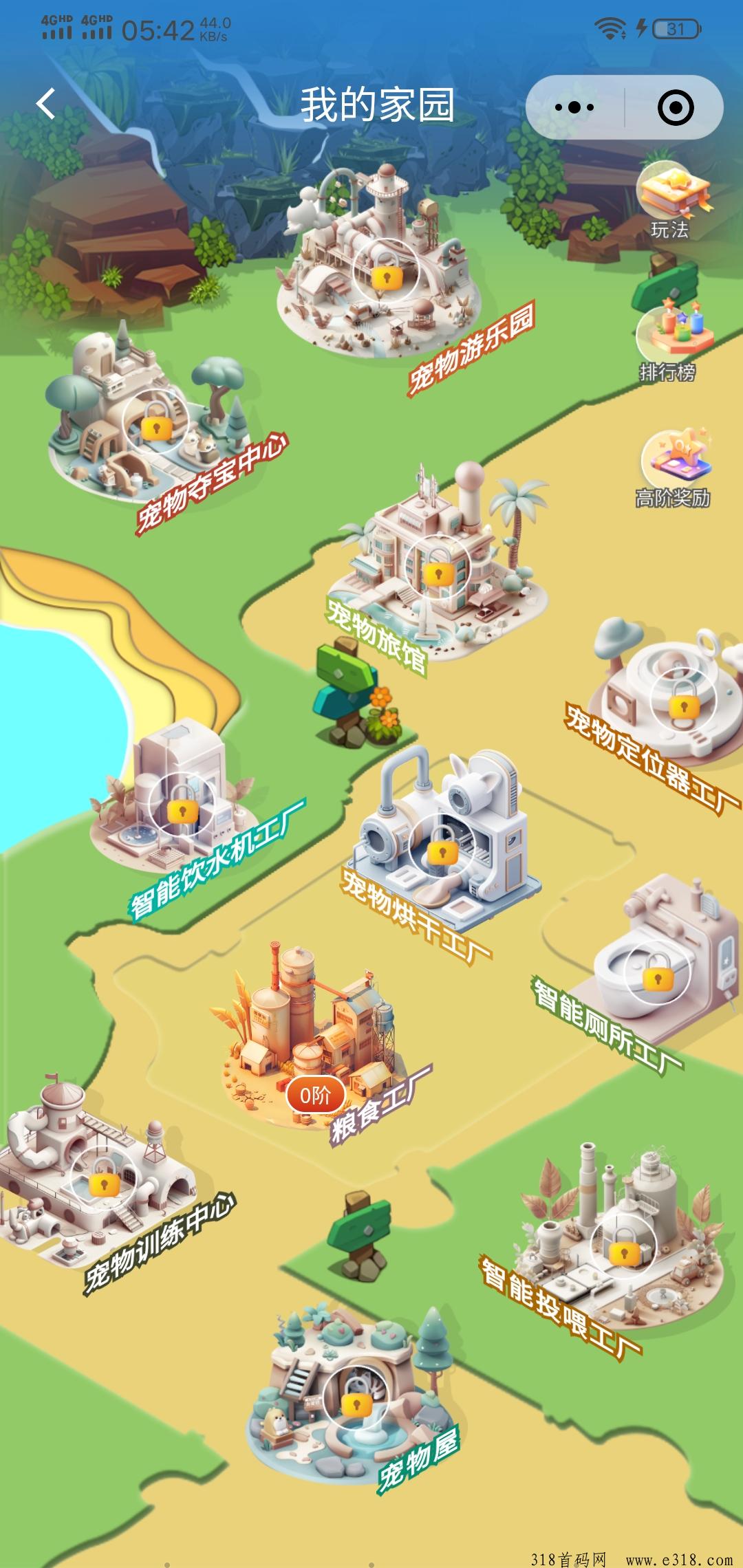
Task: Open the locked 智能饮水机工厂 building
Action: pos(182,806)
